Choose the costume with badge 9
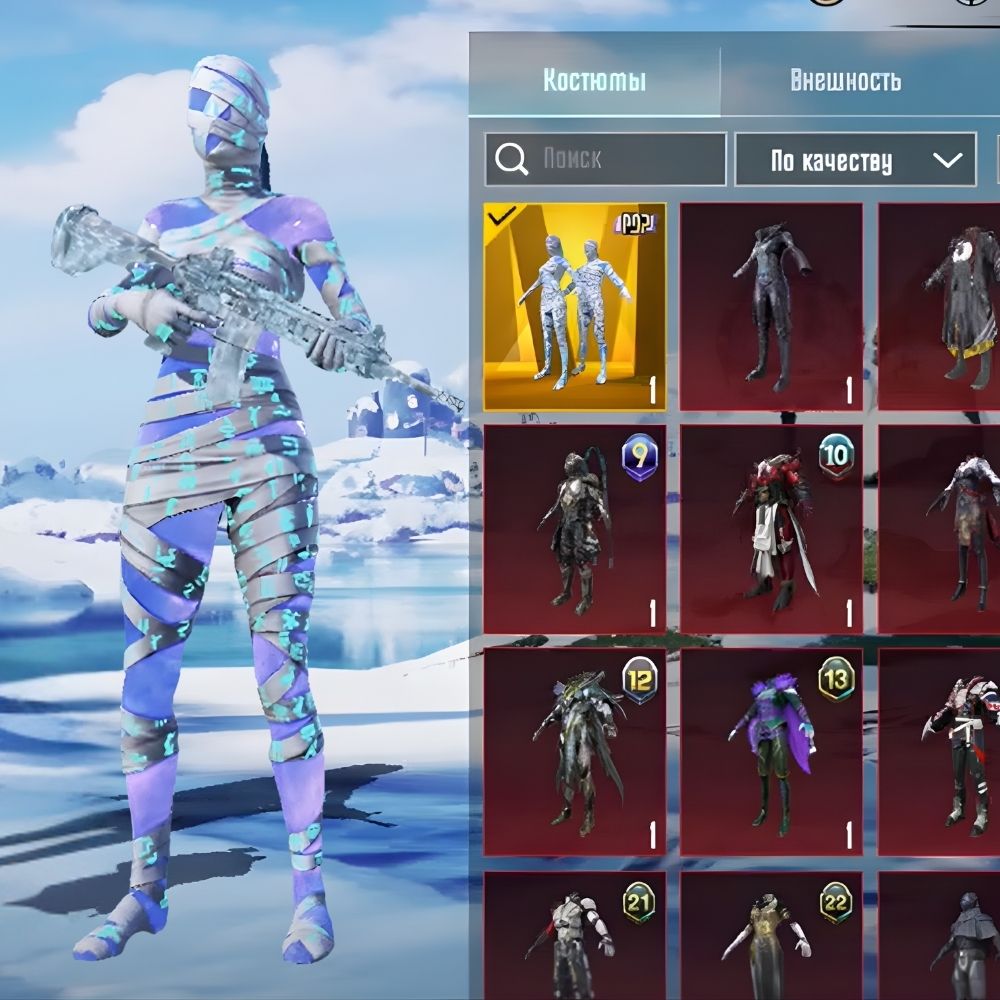Image resolution: width=1000 pixels, height=1000 pixels. click(x=575, y=530)
